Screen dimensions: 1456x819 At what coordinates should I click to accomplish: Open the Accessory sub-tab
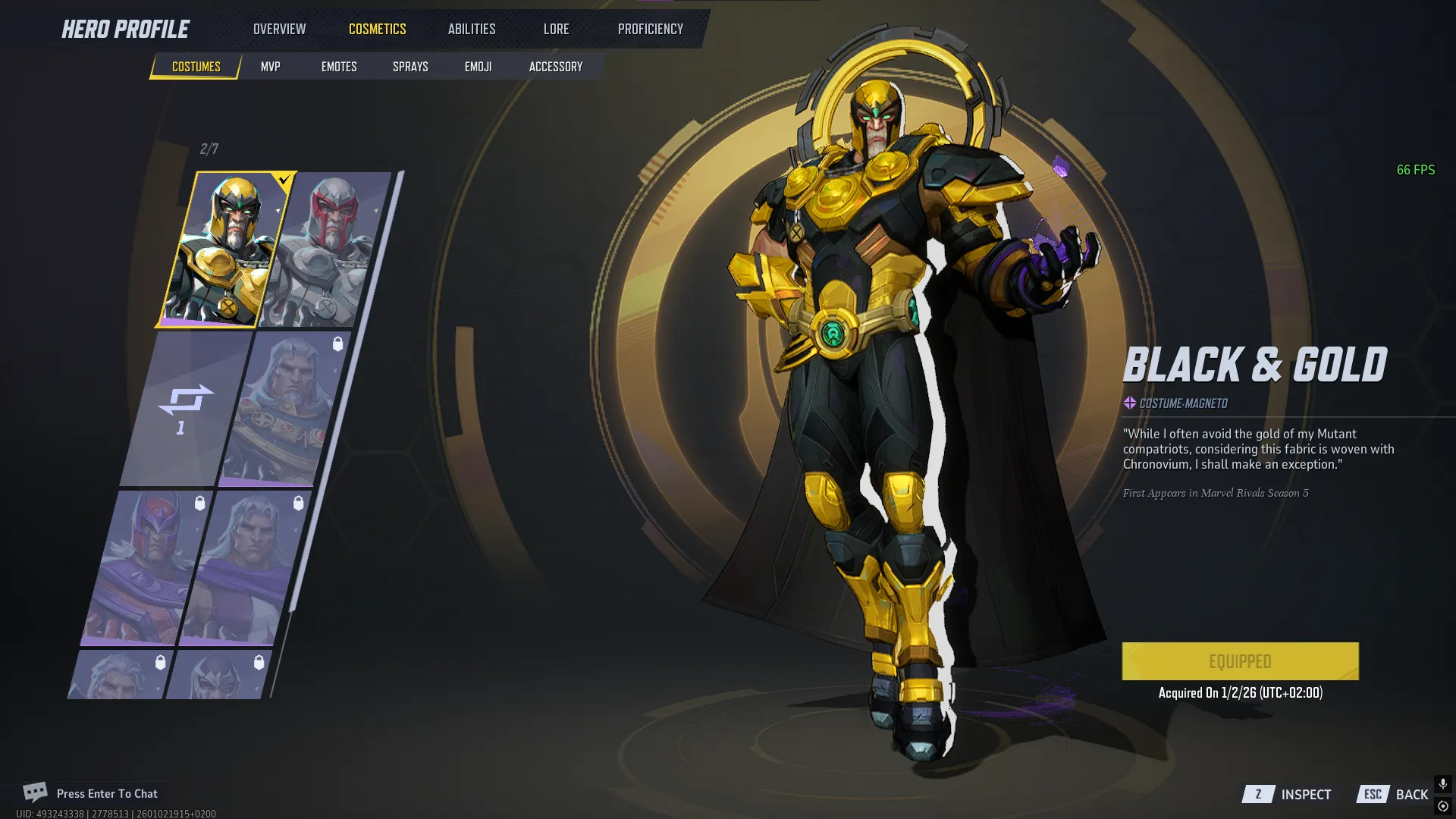[x=554, y=66]
